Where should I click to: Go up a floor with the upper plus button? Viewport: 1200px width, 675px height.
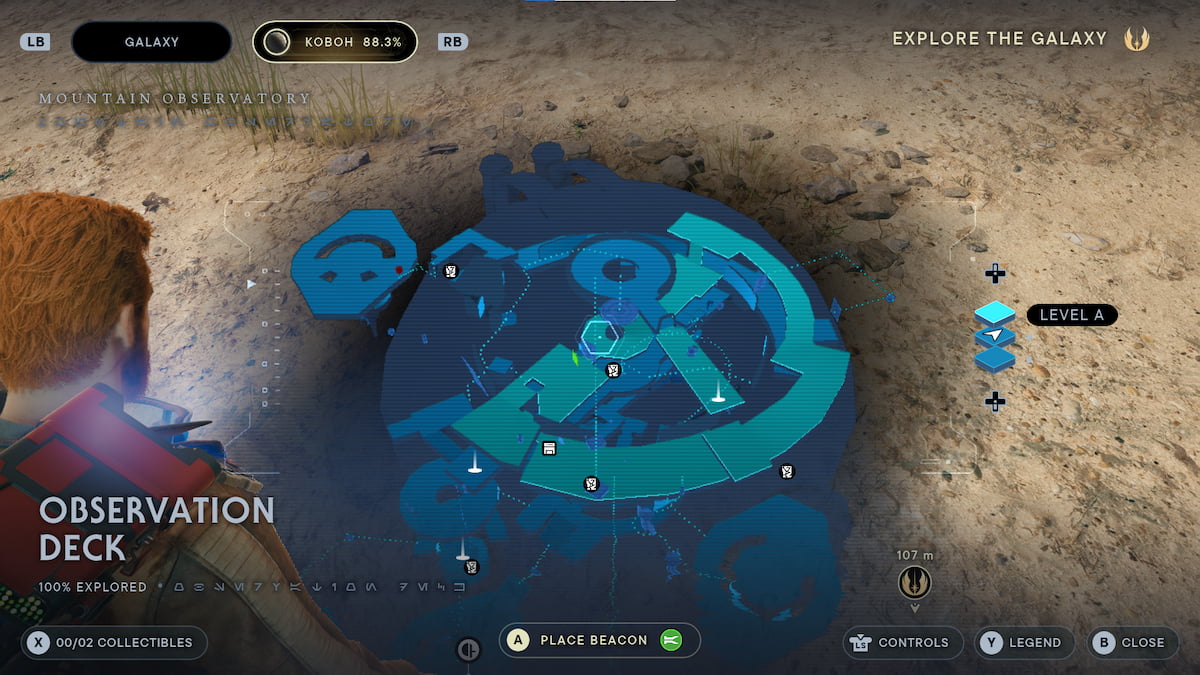click(x=995, y=273)
